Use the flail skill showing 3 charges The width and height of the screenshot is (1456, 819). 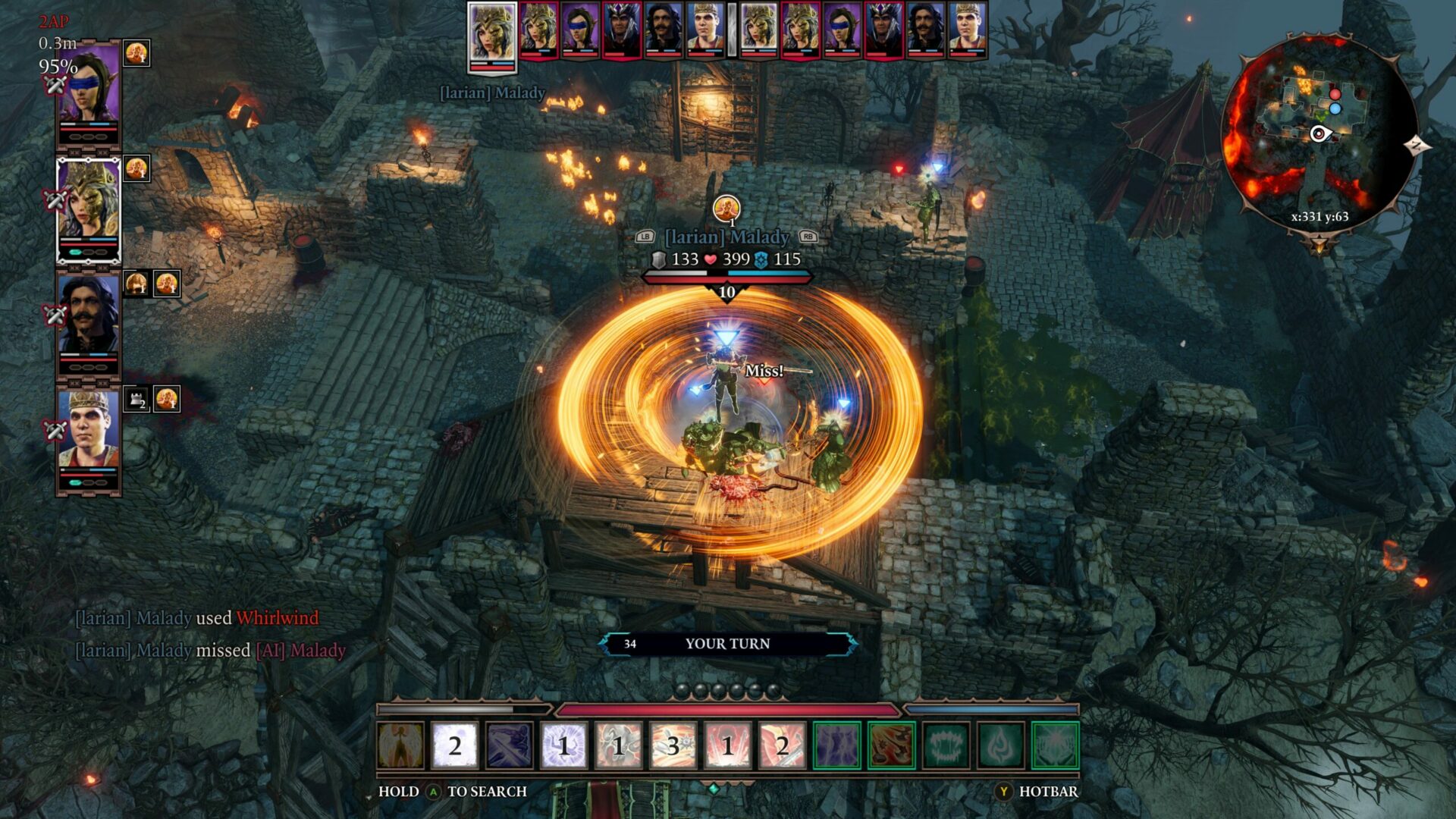coord(671,743)
